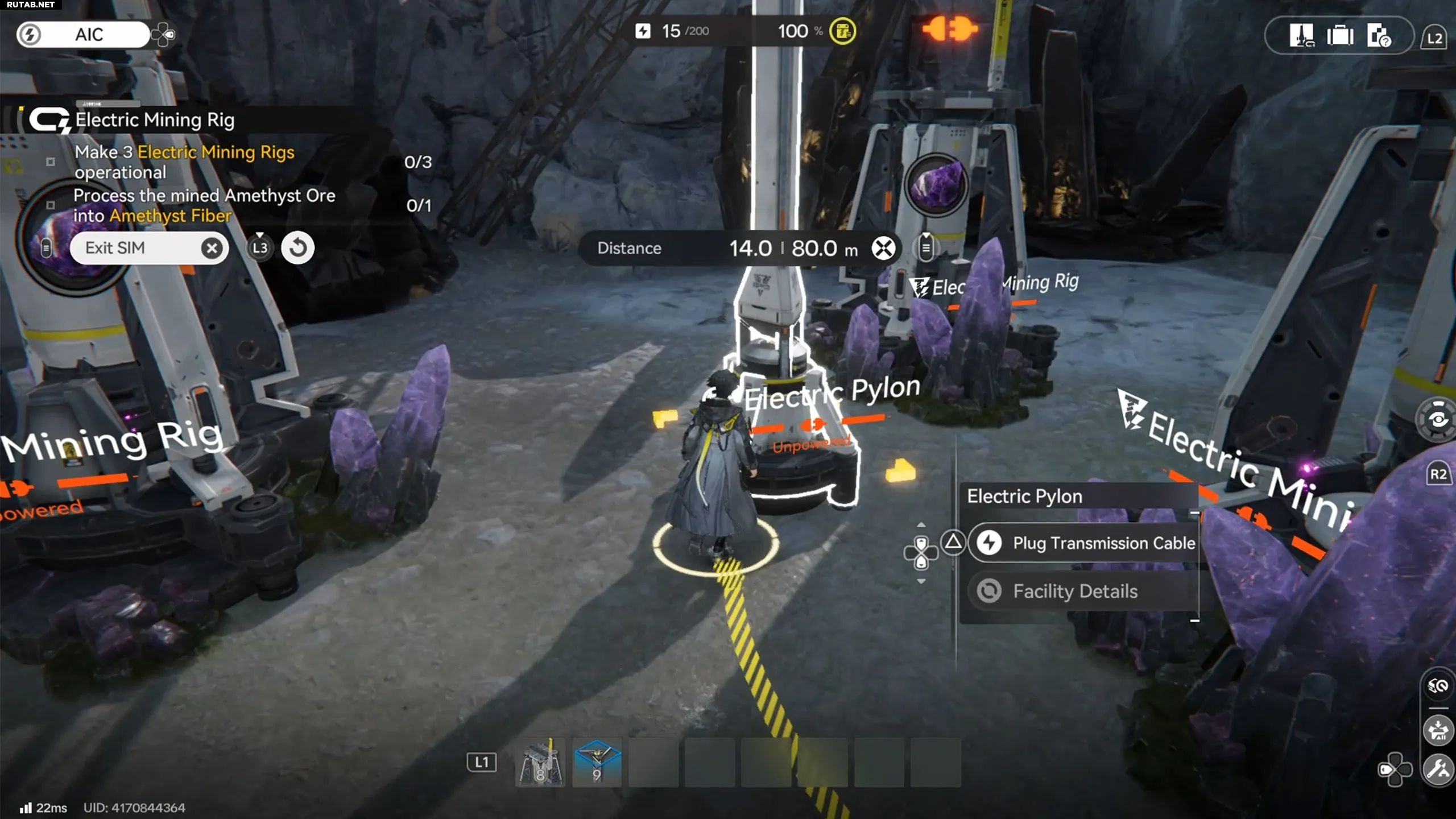Open the facility blueprint icon

pos(1301,36)
